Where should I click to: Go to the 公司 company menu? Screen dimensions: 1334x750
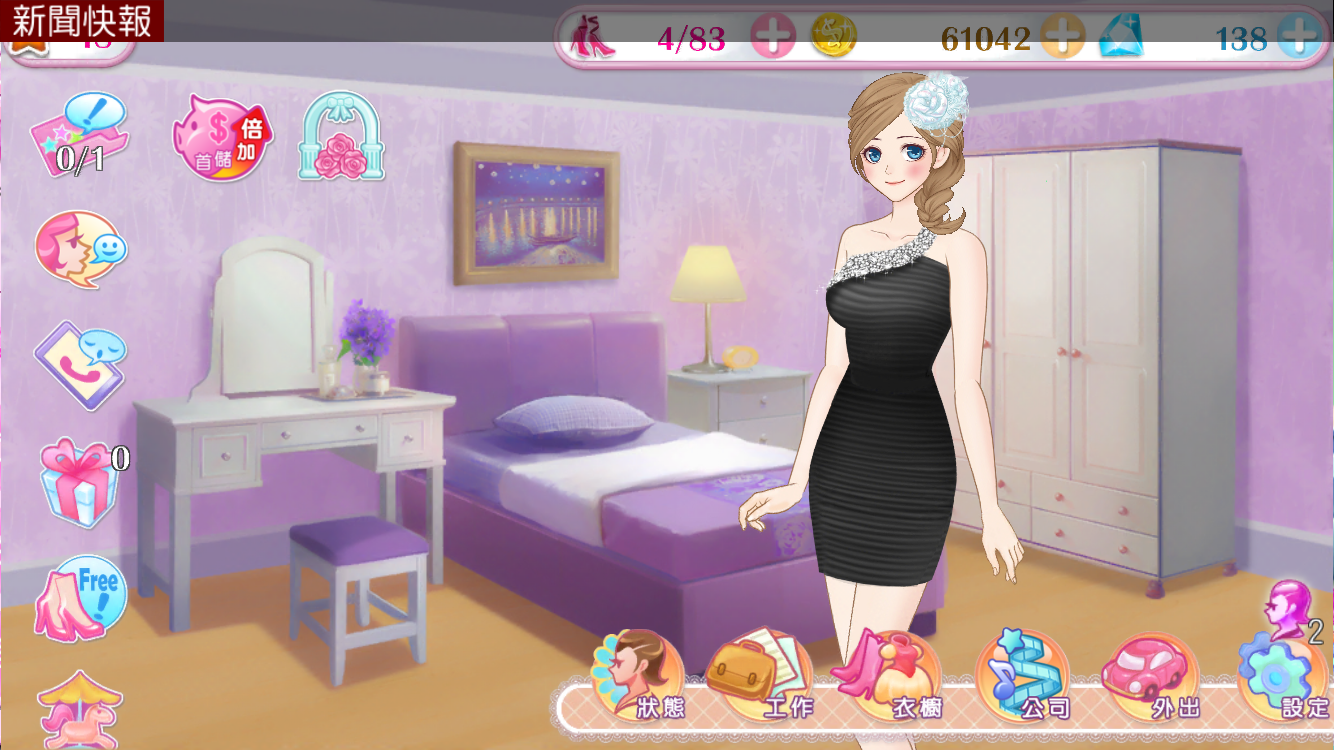point(1022,676)
